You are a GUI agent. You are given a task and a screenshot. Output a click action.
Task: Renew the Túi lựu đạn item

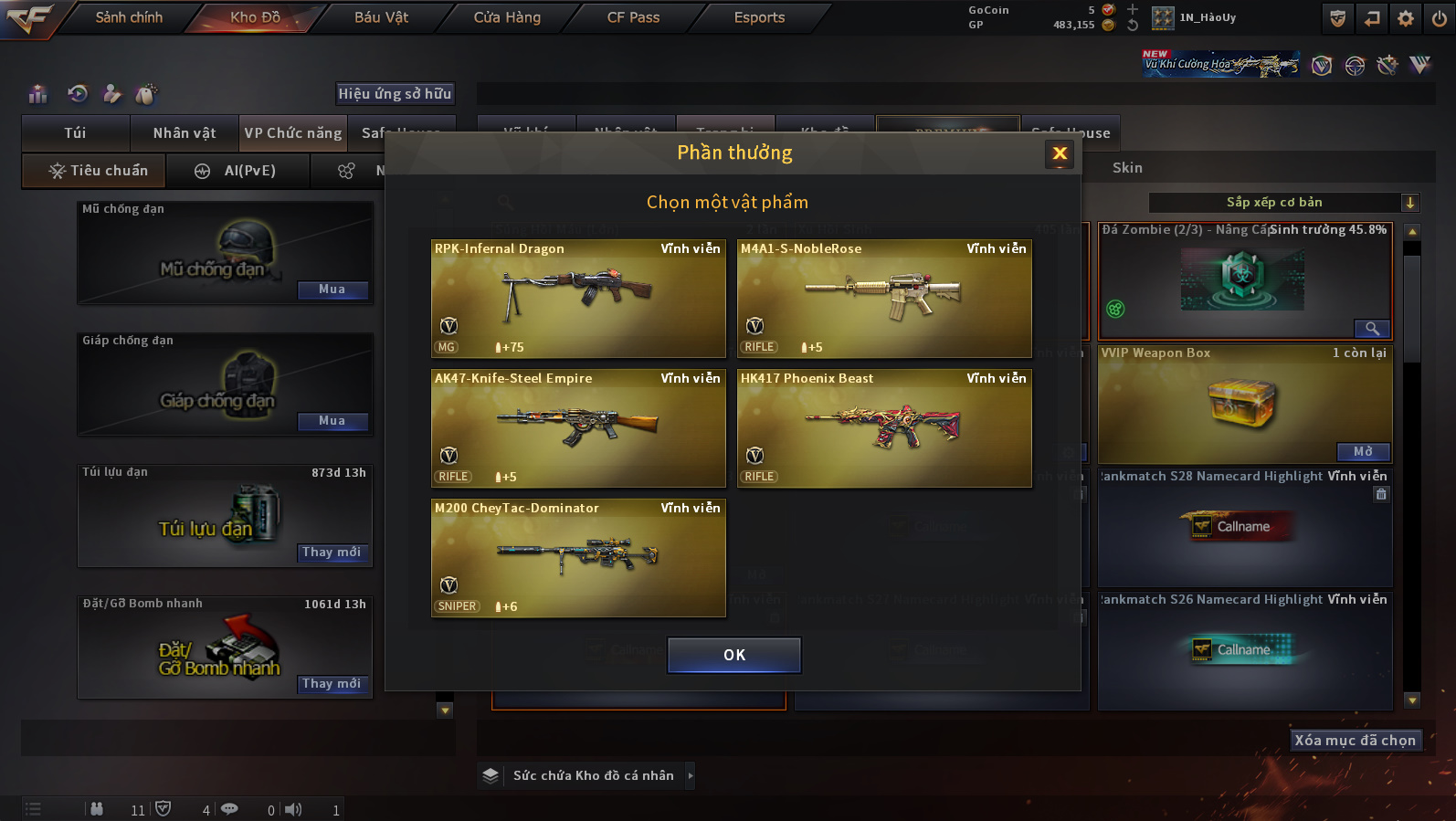(x=332, y=553)
